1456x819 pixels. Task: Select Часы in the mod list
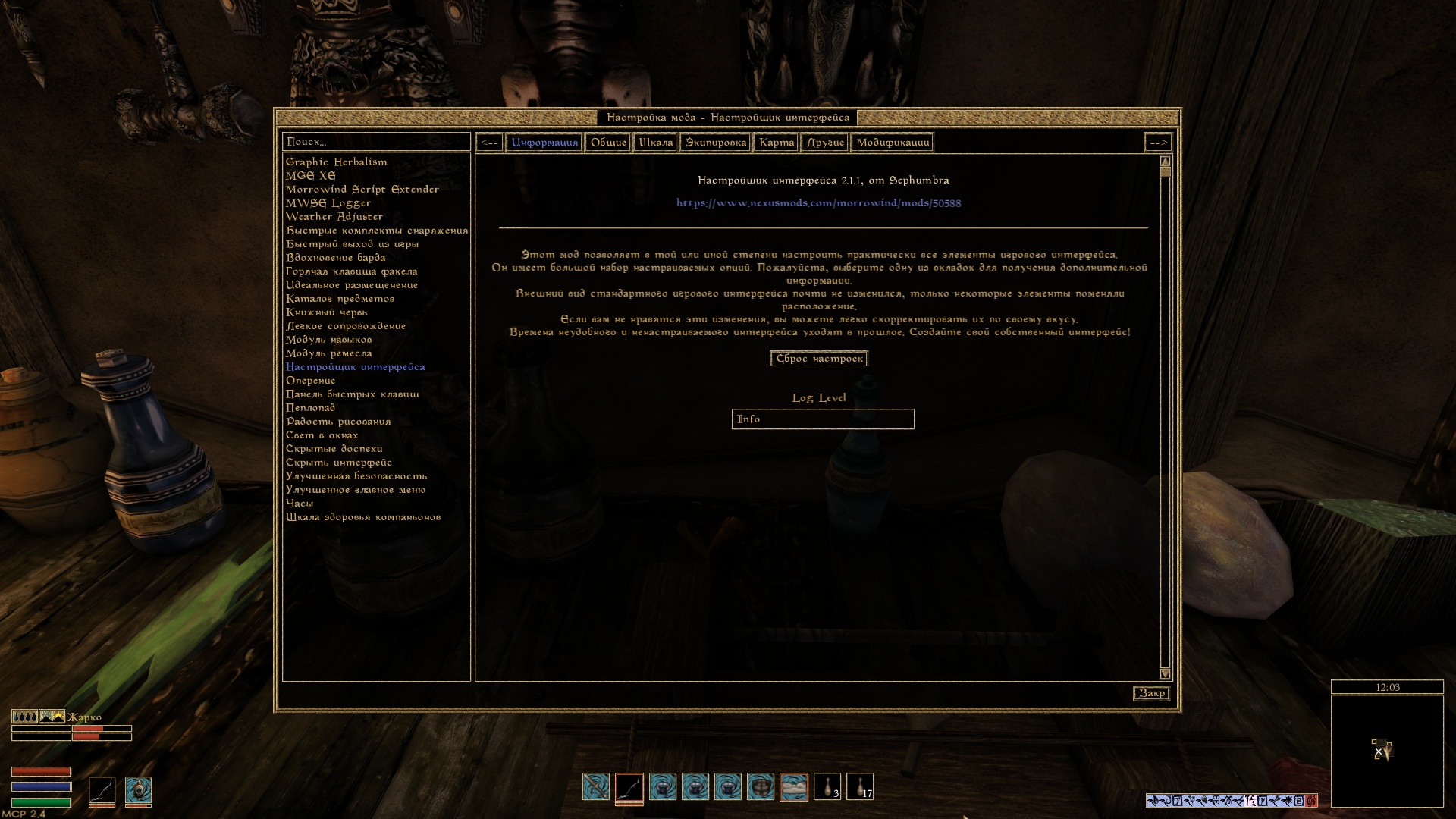300,503
